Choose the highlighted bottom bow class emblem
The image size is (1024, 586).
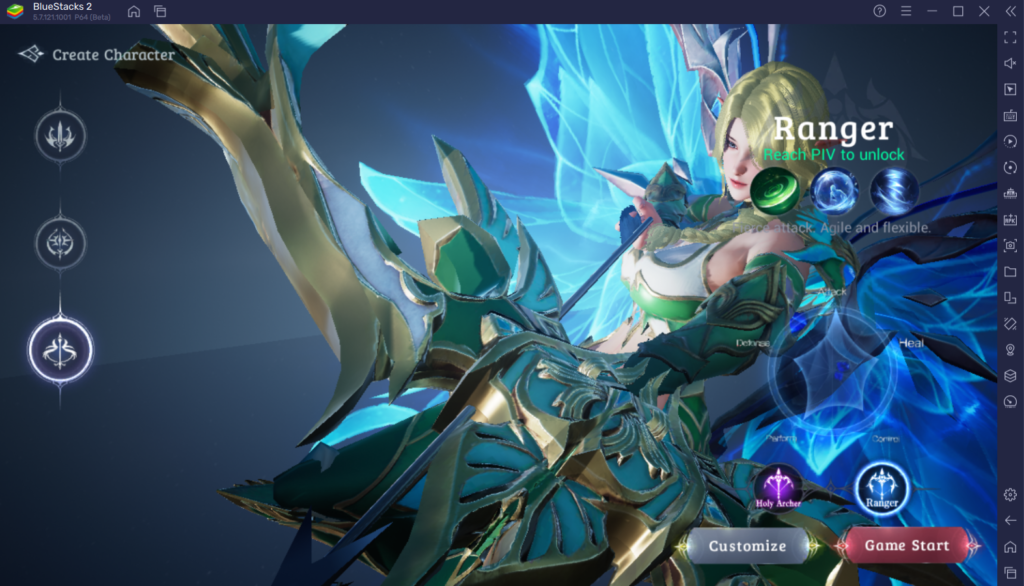[61, 348]
